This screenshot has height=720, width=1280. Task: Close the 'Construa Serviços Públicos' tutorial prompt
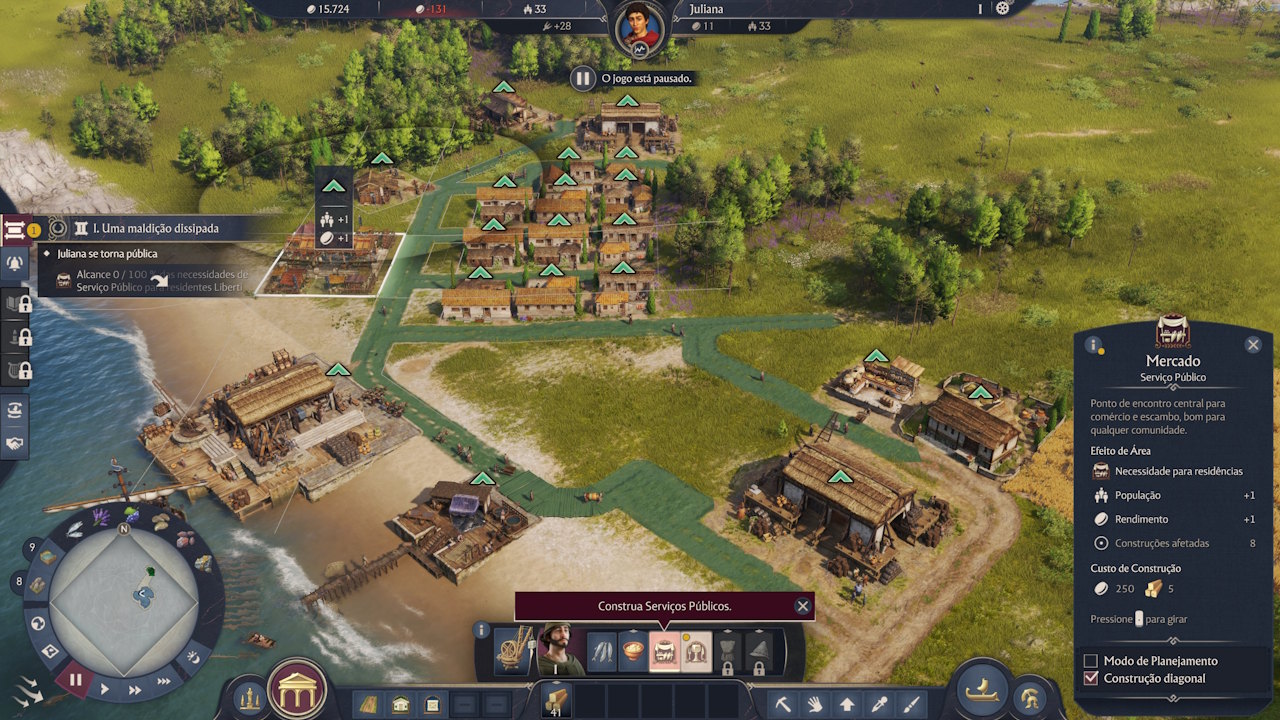[x=803, y=605]
